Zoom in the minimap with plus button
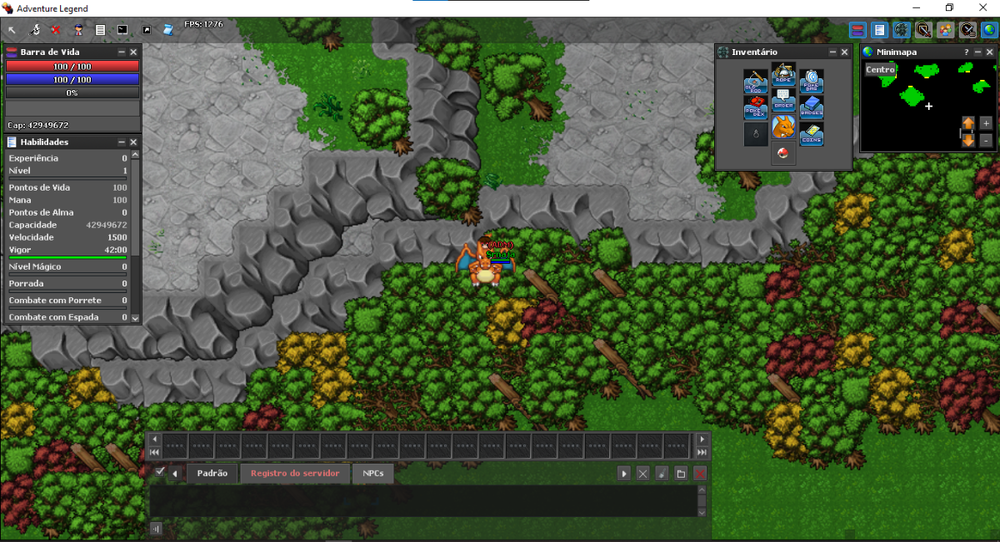1000x542 pixels. point(986,123)
